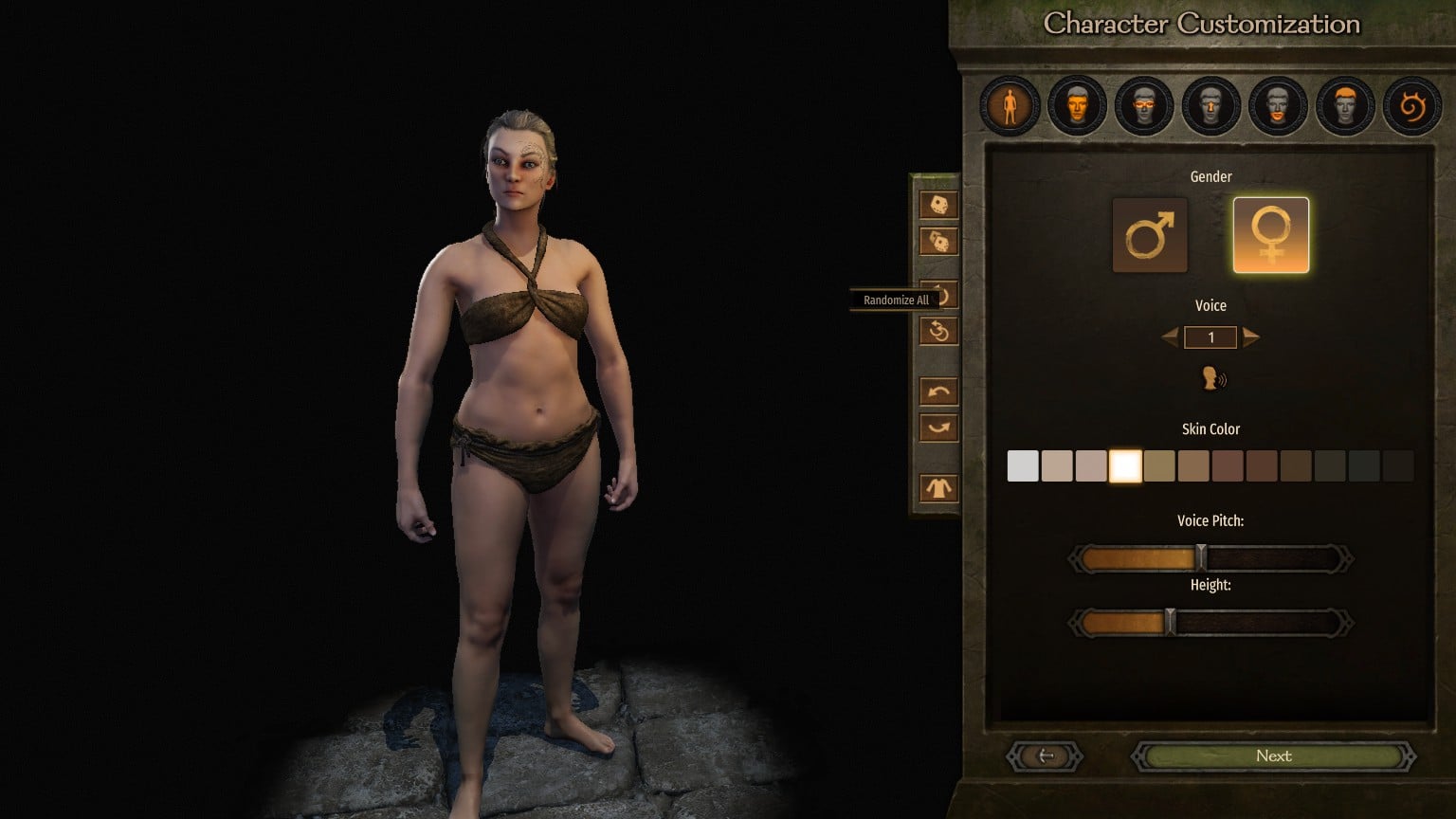Choose the darkest skin color swatch
Screen dimensions: 1456x819
[1398, 466]
